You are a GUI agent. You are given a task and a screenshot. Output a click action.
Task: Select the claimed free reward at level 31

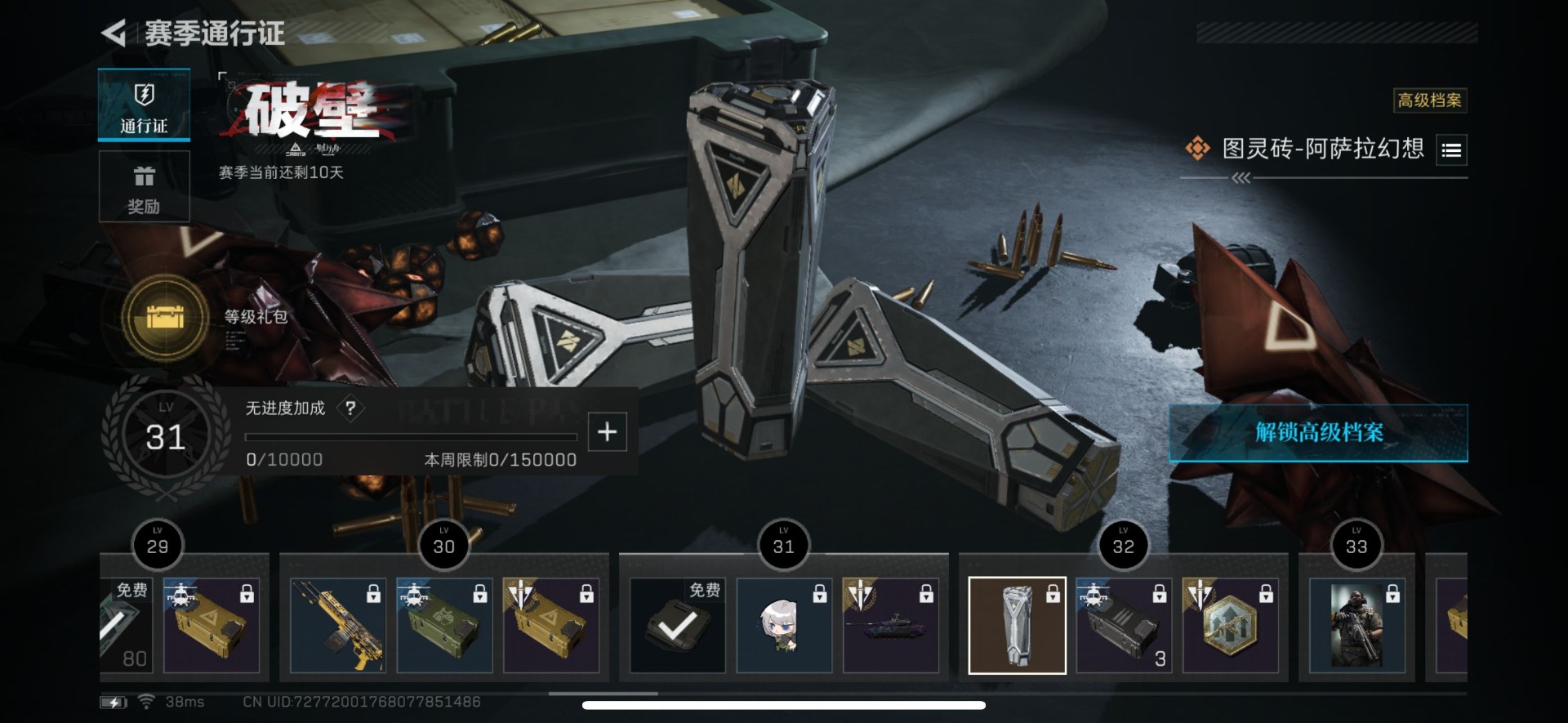[x=677, y=625]
